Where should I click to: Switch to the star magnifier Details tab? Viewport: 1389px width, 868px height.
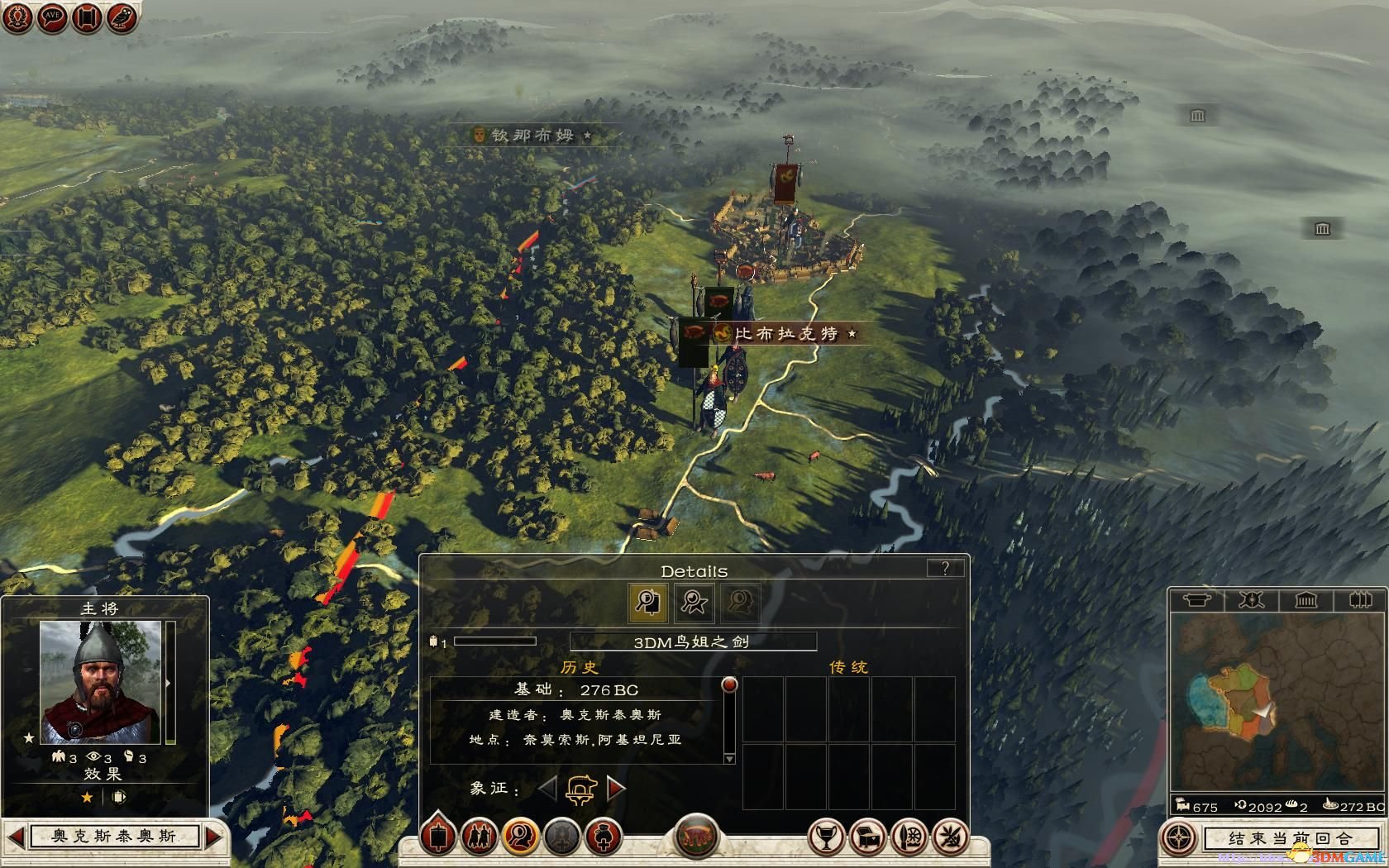point(694,602)
